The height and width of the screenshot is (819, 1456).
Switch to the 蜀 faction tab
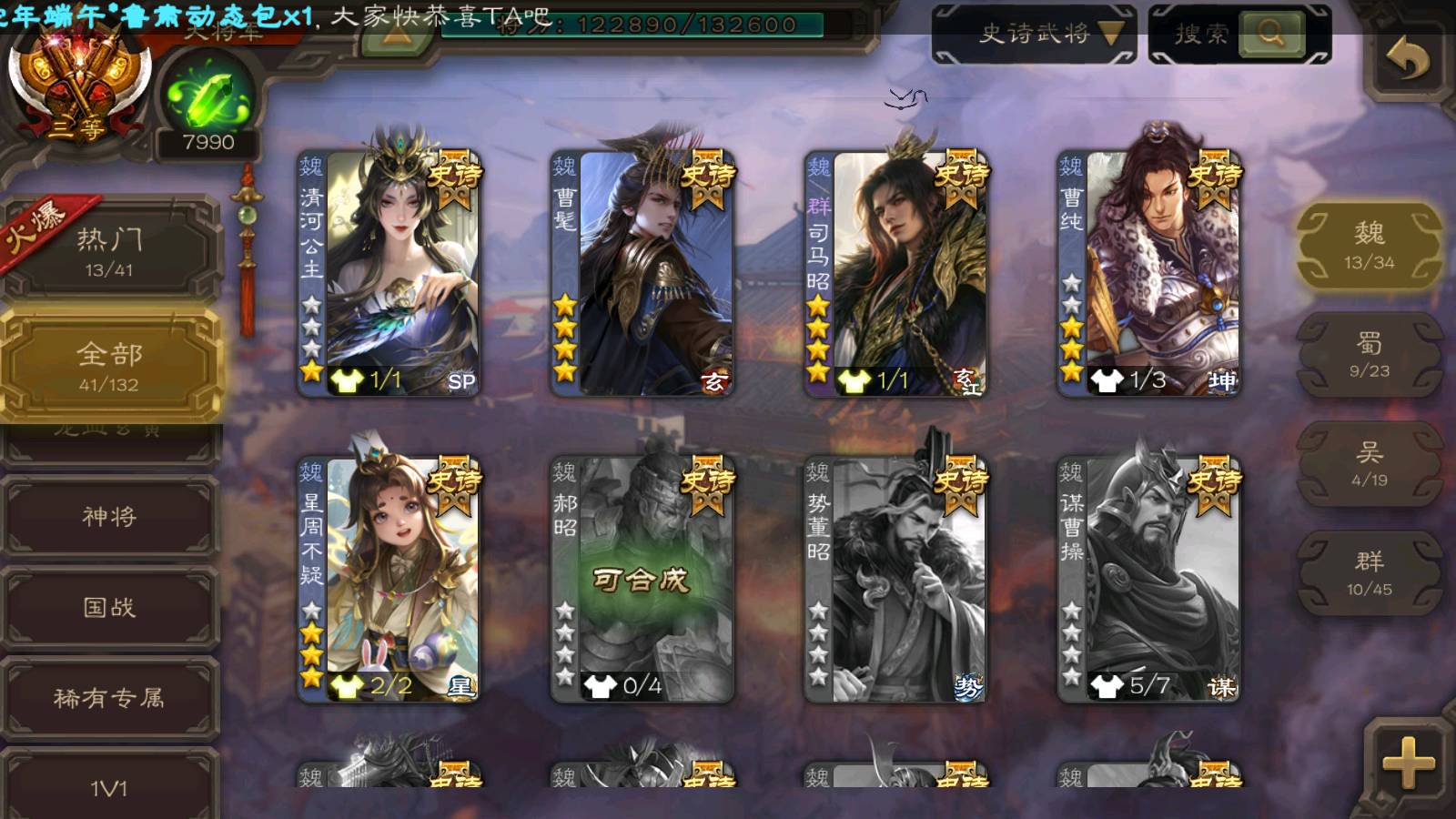(1369, 355)
